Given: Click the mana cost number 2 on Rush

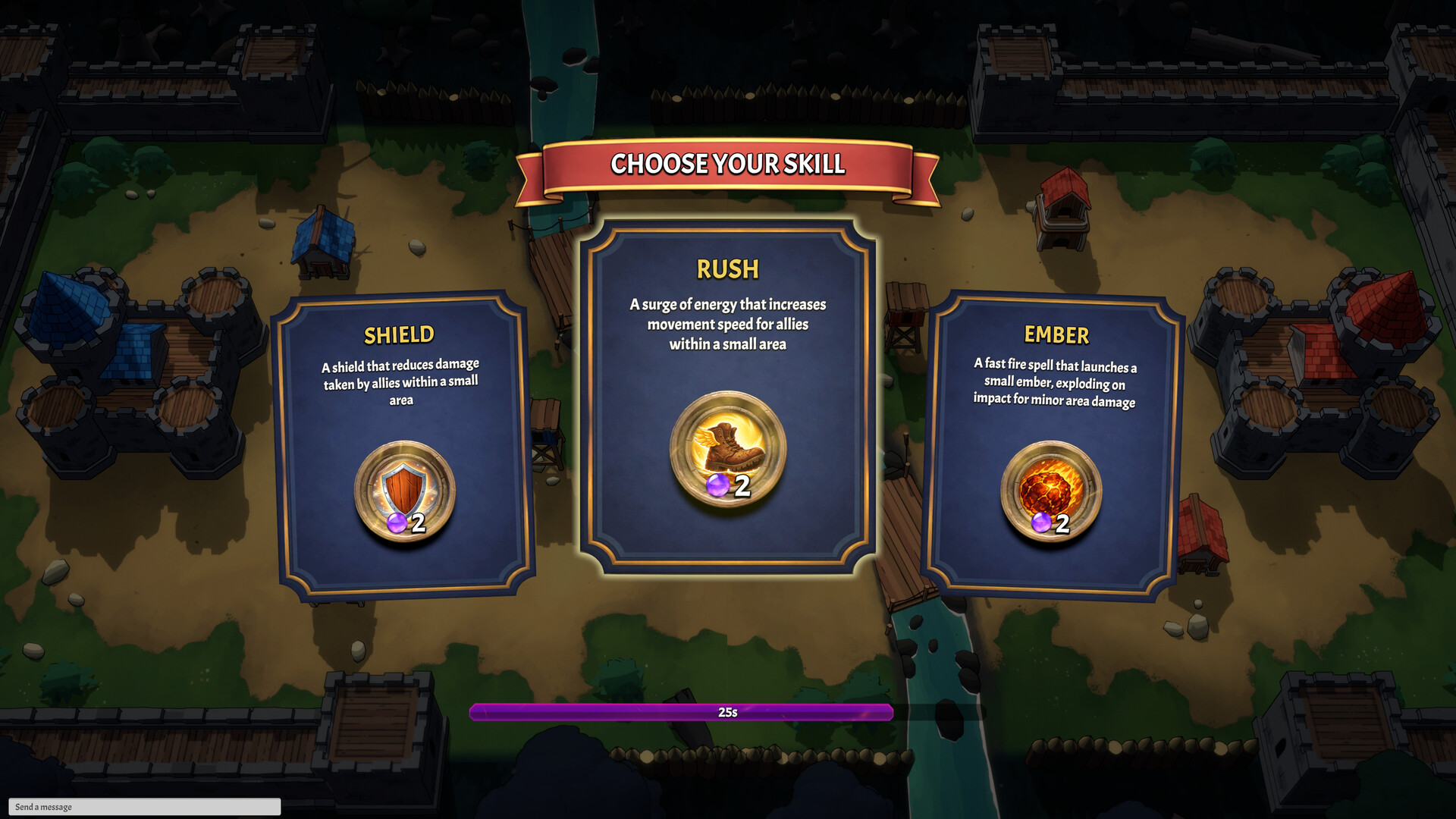Looking at the screenshot, I should pyautogui.click(x=741, y=486).
